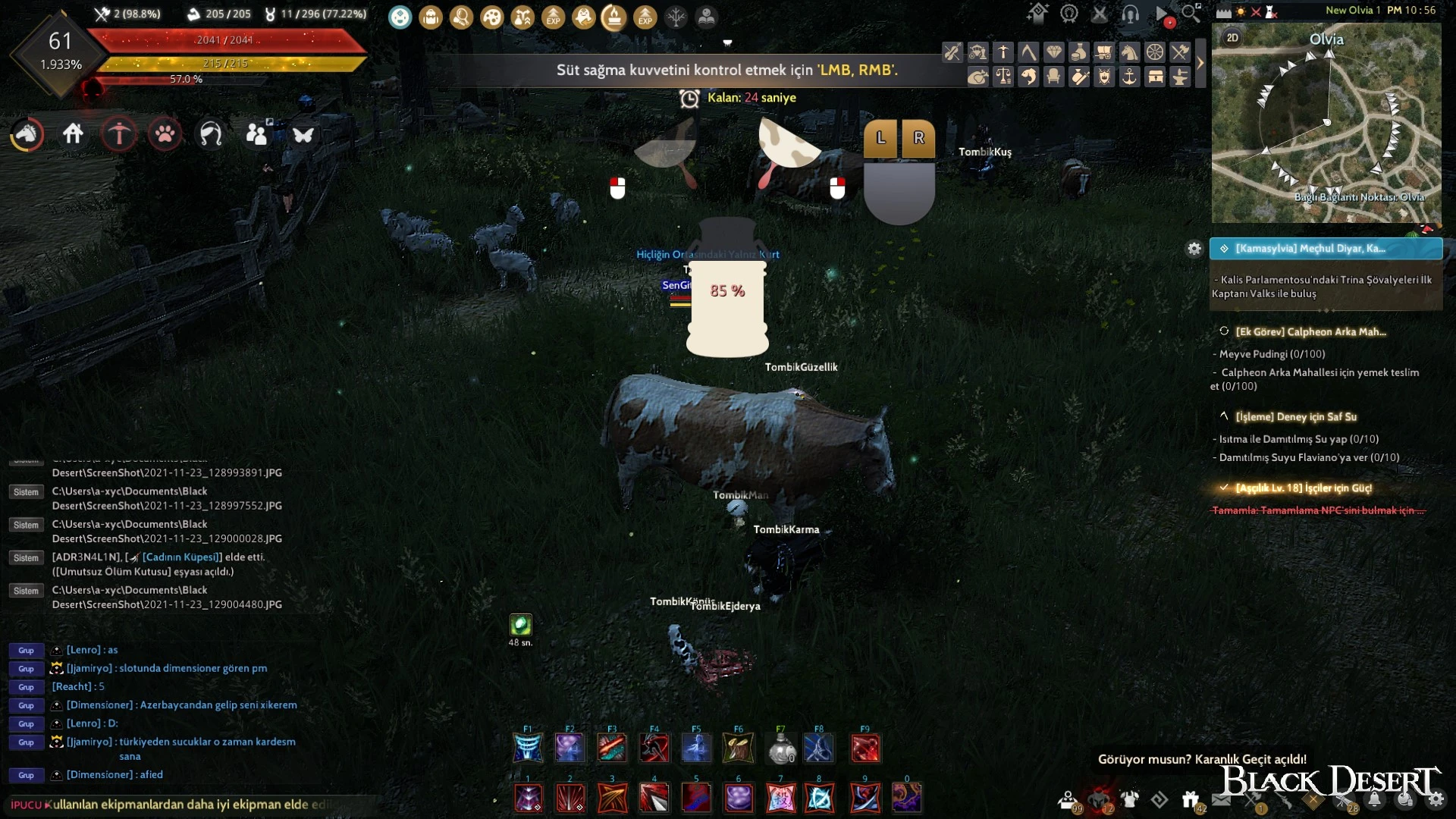Open the bottom-right gear settings menu
1456x819 pixels.
pos(1436,799)
